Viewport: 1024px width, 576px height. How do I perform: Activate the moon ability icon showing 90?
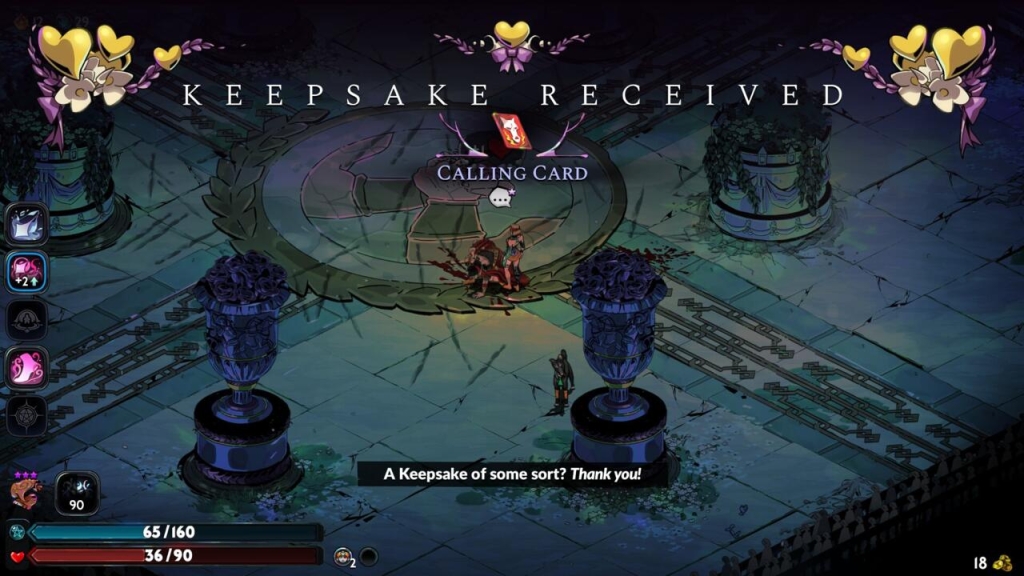(x=76, y=492)
